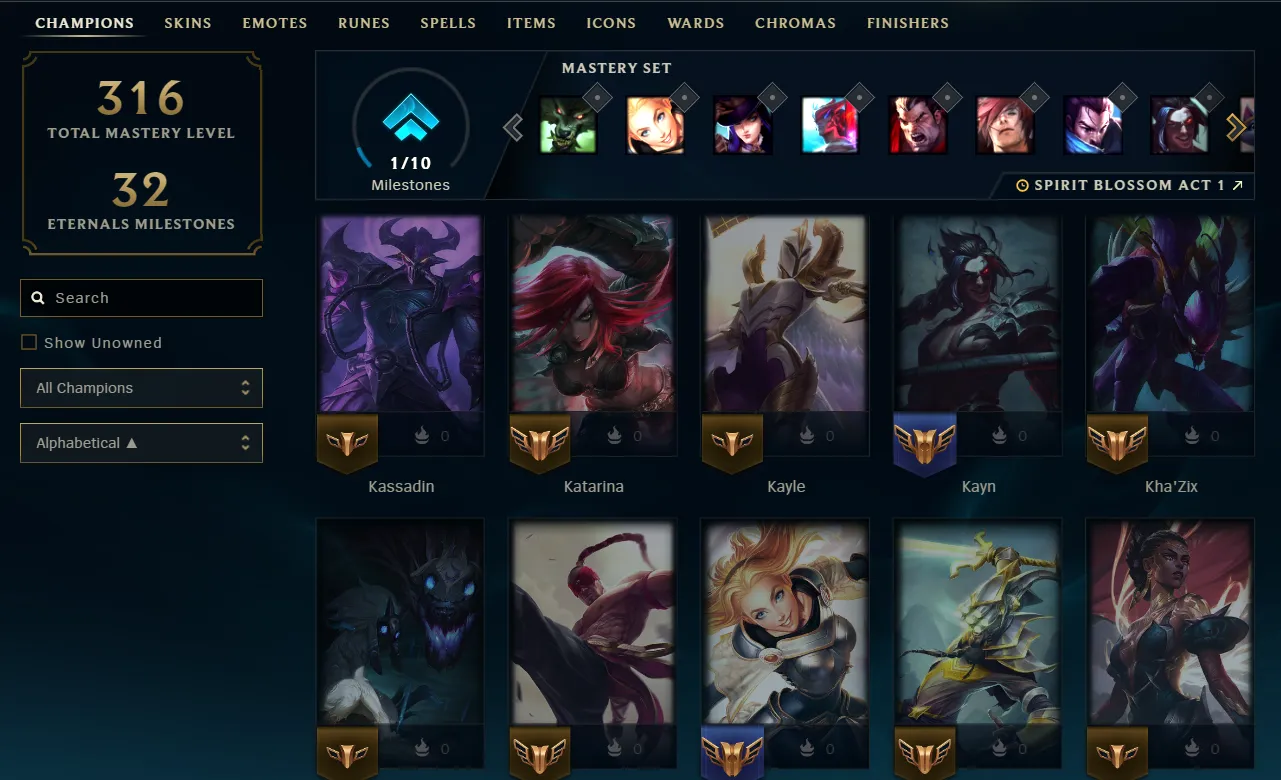The width and height of the screenshot is (1281, 780).
Task: Click the clock icon on Spirit Blossom banner
Action: (1022, 185)
